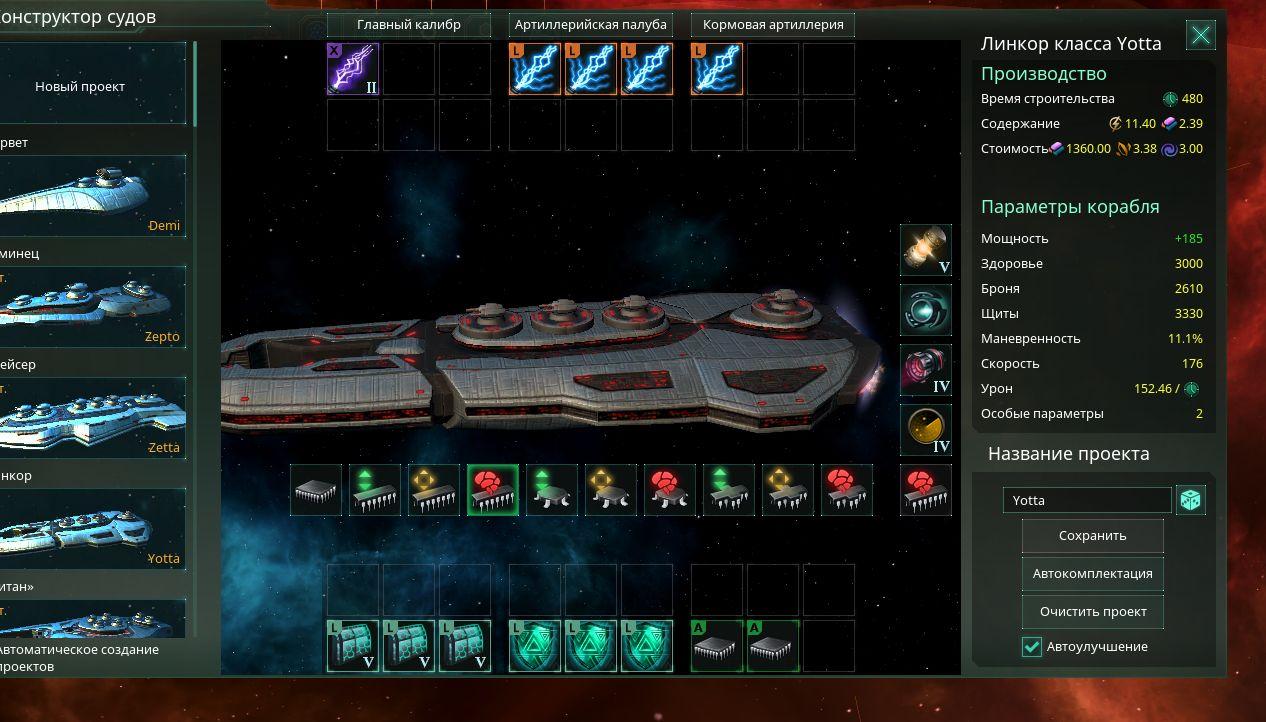This screenshot has width=1266, height=722.
Task: Click the Очистить проект button
Action: 1092,612
